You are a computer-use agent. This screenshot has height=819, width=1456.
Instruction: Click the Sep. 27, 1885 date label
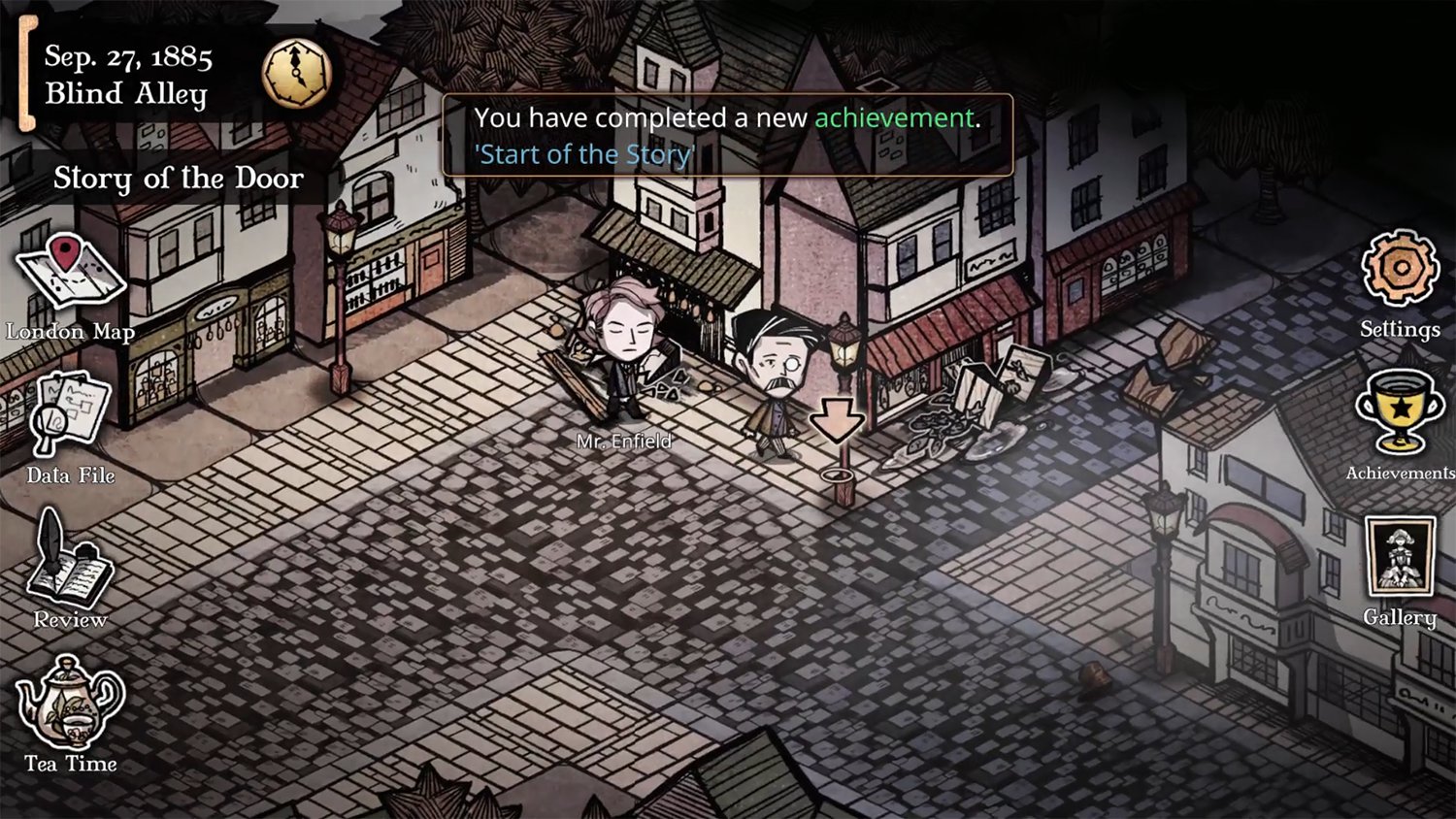(129, 56)
